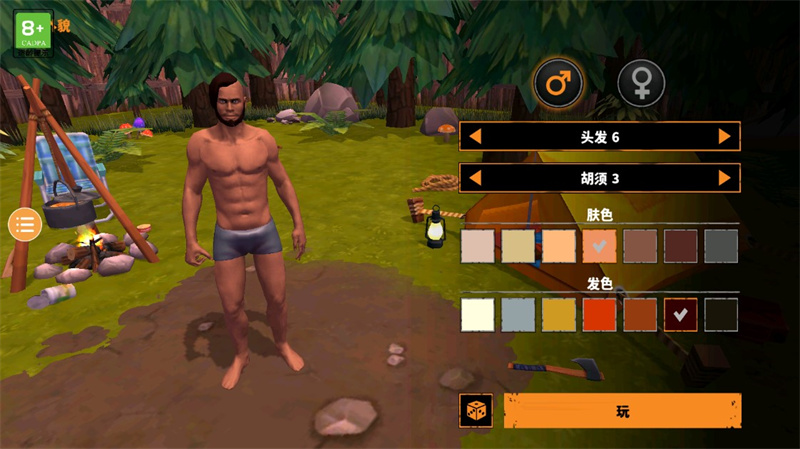The width and height of the screenshot is (800, 449).
Task: Choose the cream white hair color swatch
Action: [478, 314]
